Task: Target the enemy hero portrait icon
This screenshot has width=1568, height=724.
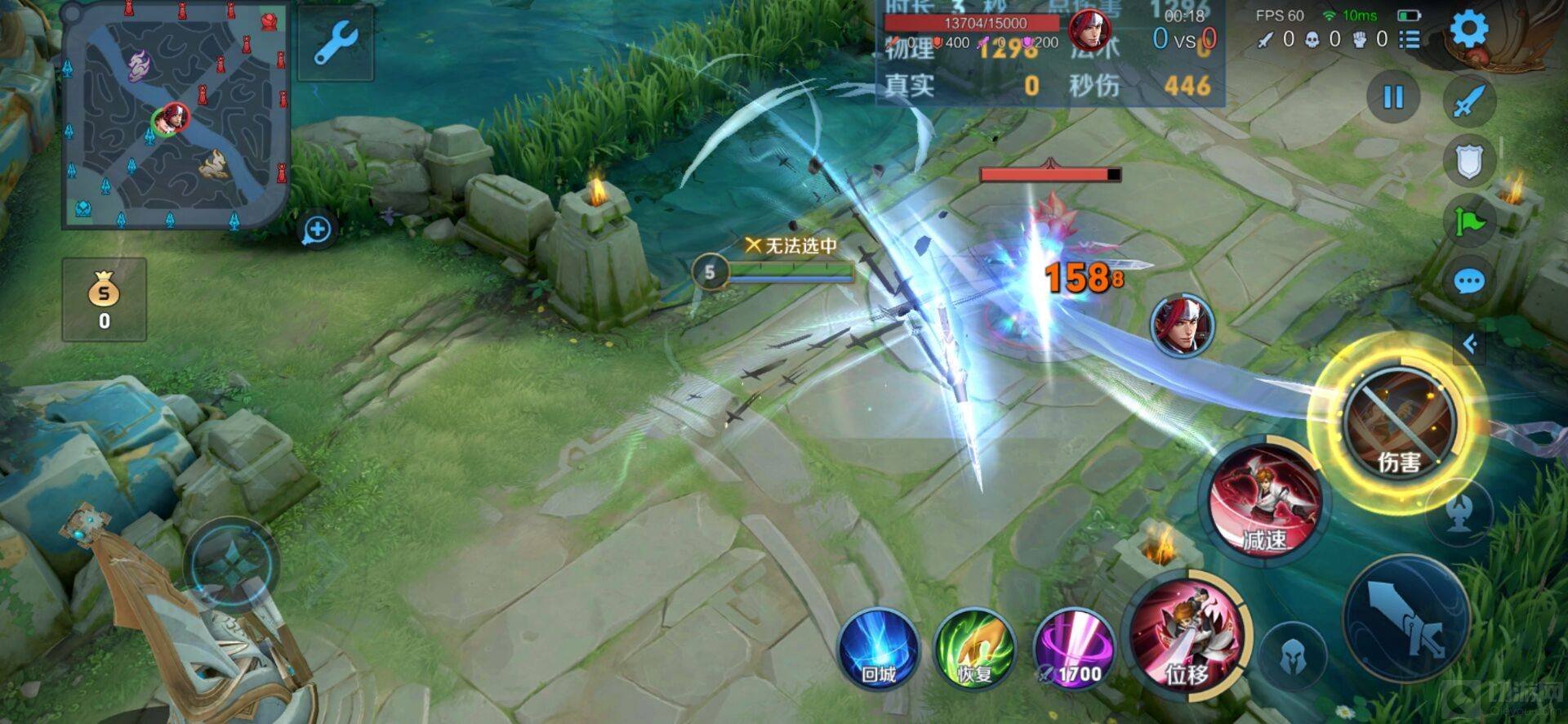Action: (1182, 325)
